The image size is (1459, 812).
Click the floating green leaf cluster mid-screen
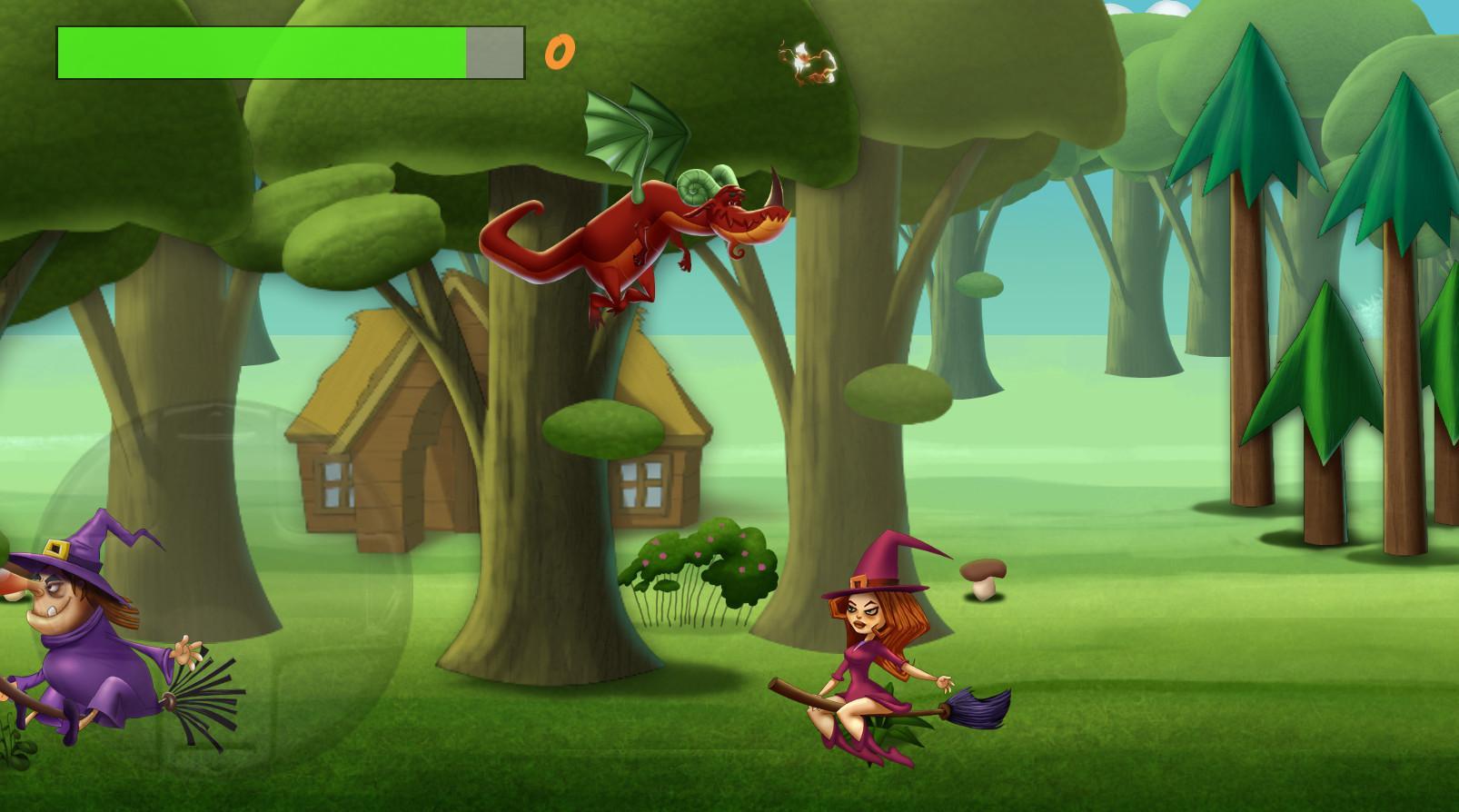[x=604, y=427]
